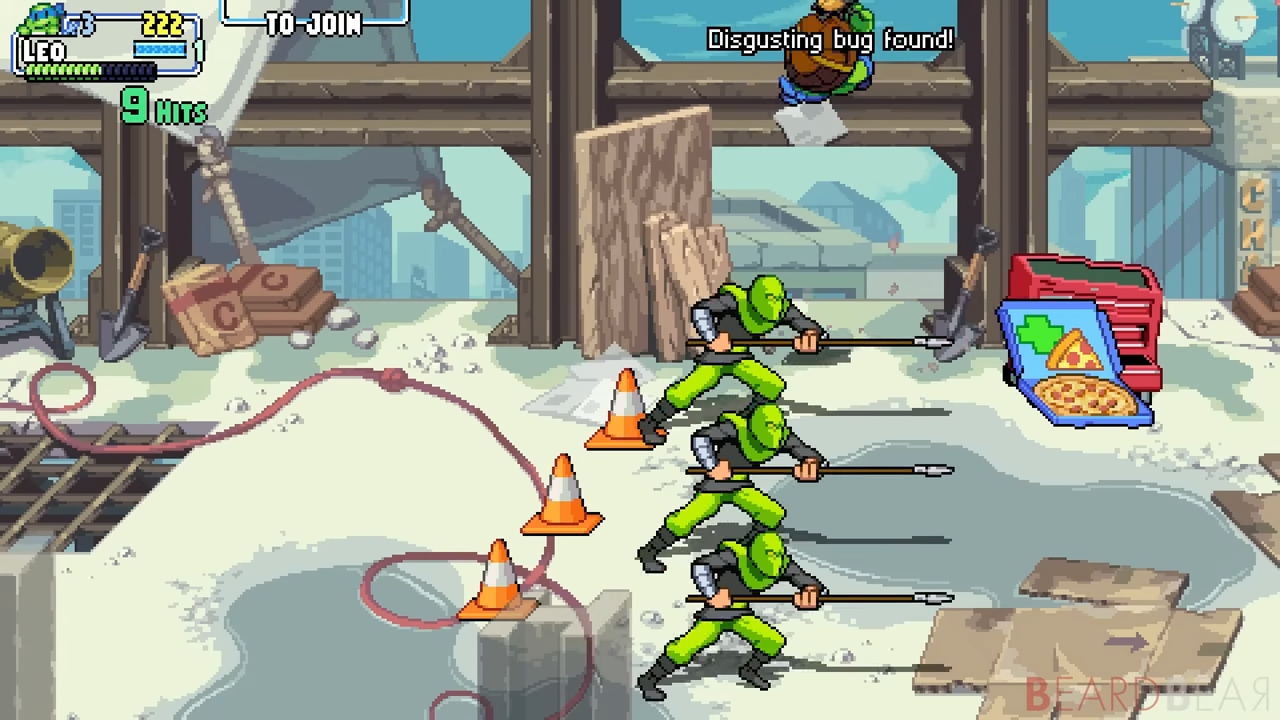
Task: Click the blue super power gauge icon
Action: tap(159, 48)
